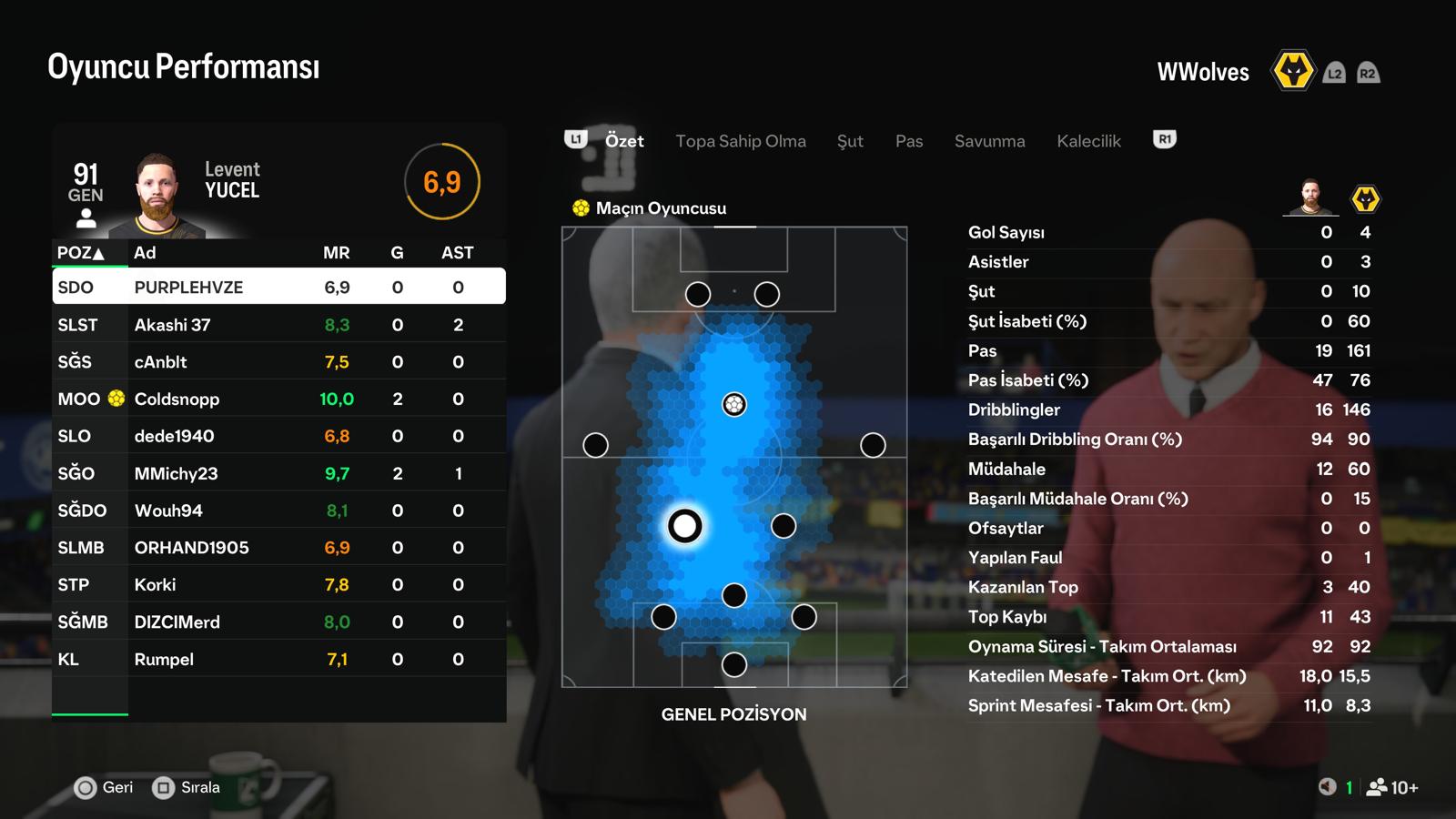Select cAnbIt's player row
1456x819 pixels.
[x=278, y=362]
